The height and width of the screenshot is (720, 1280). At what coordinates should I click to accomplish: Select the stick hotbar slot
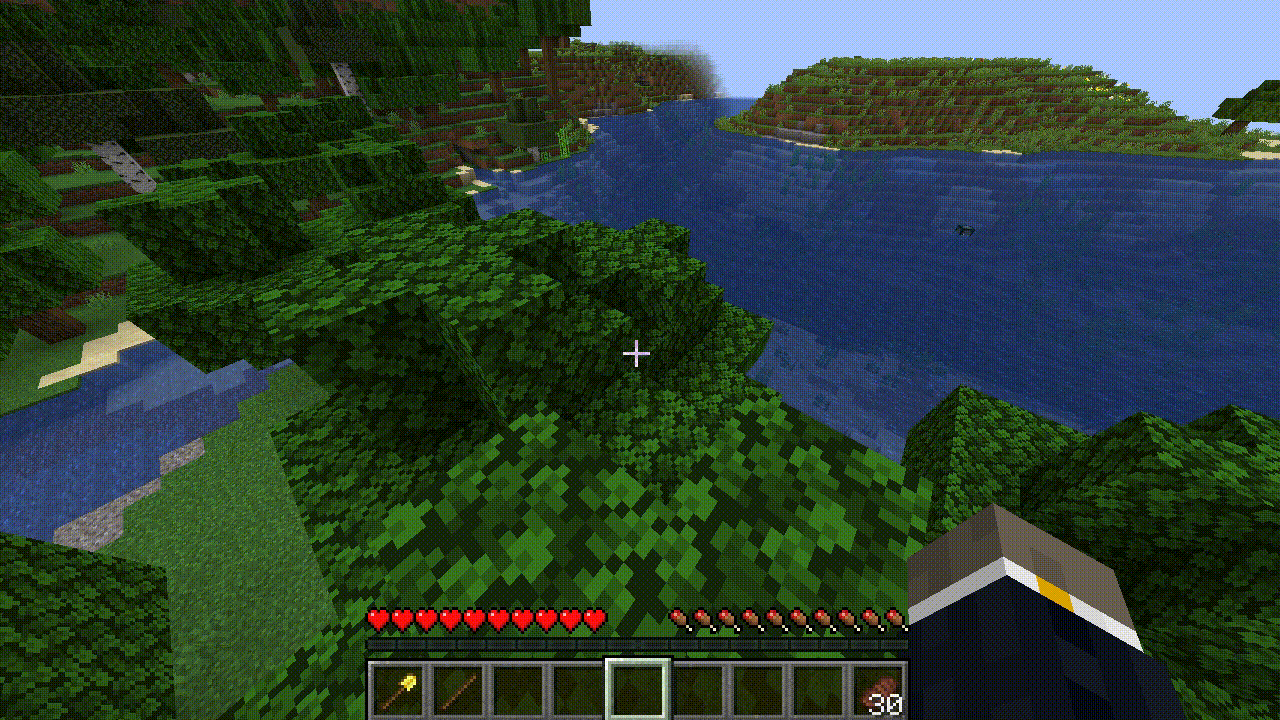click(459, 689)
